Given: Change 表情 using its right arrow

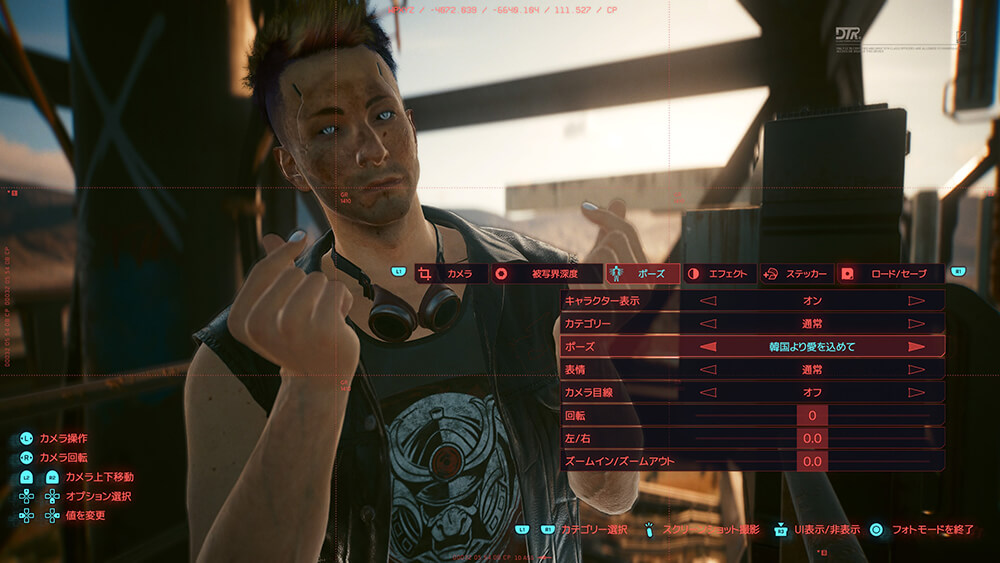Looking at the screenshot, I should pos(915,369).
